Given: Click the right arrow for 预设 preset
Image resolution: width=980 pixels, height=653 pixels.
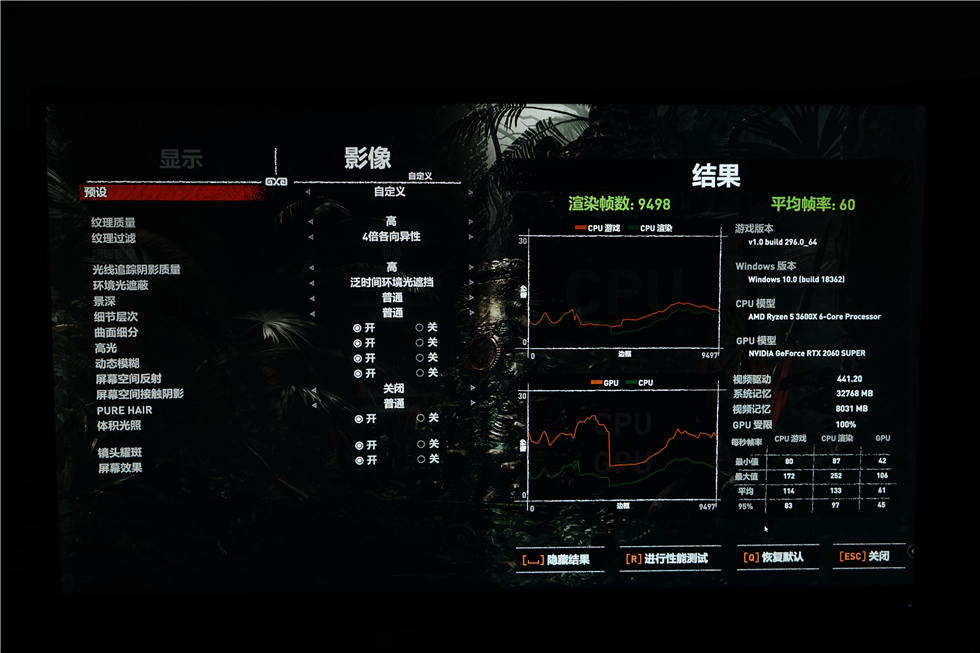Looking at the screenshot, I should (x=469, y=192).
